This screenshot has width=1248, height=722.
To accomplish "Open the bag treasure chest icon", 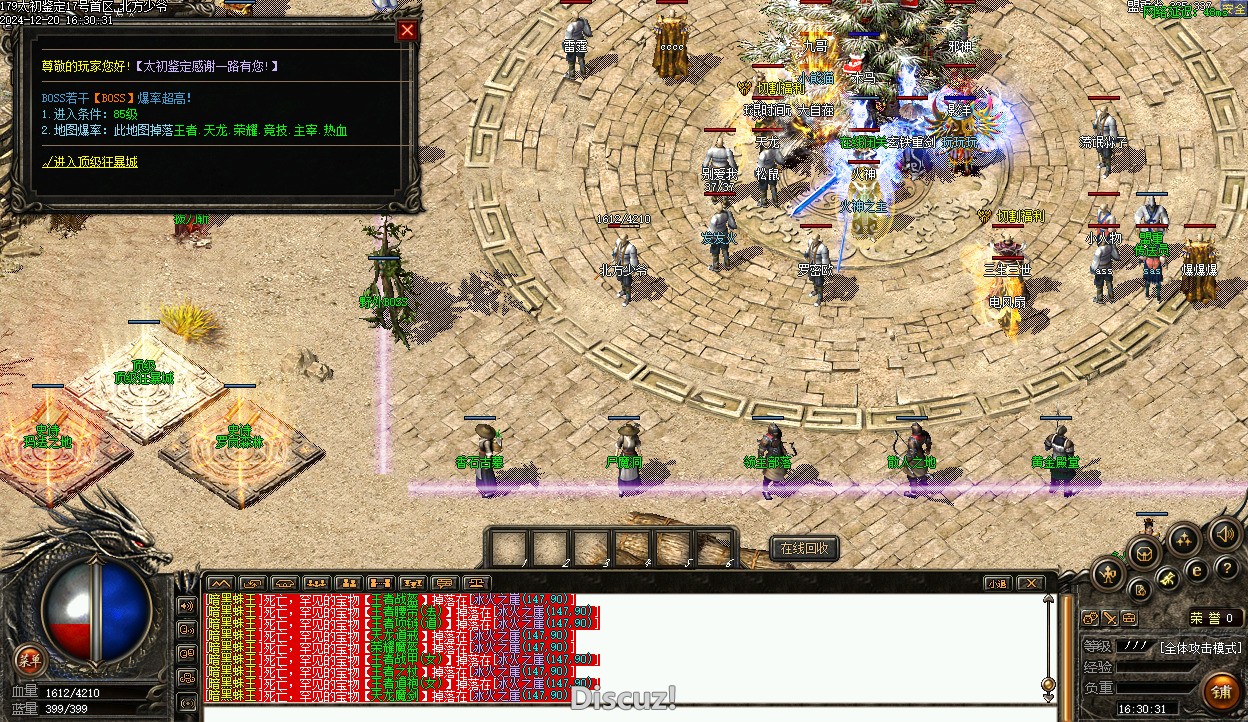I will tap(1145, 554).
